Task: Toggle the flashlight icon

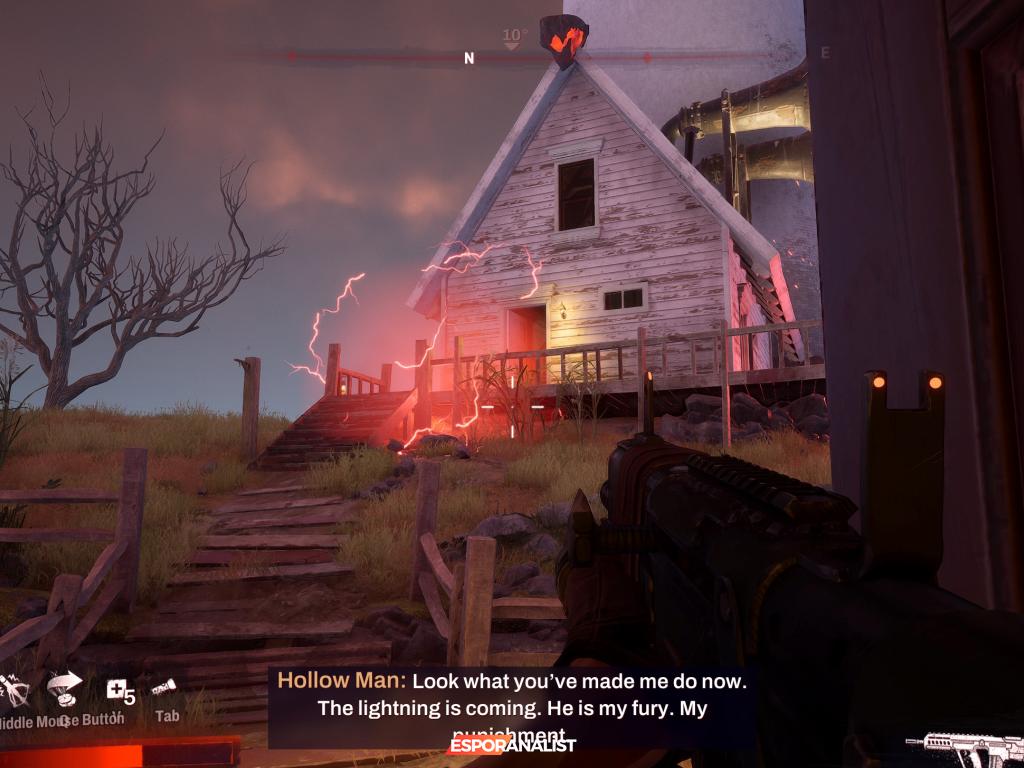Action: (x=164, y=687)
